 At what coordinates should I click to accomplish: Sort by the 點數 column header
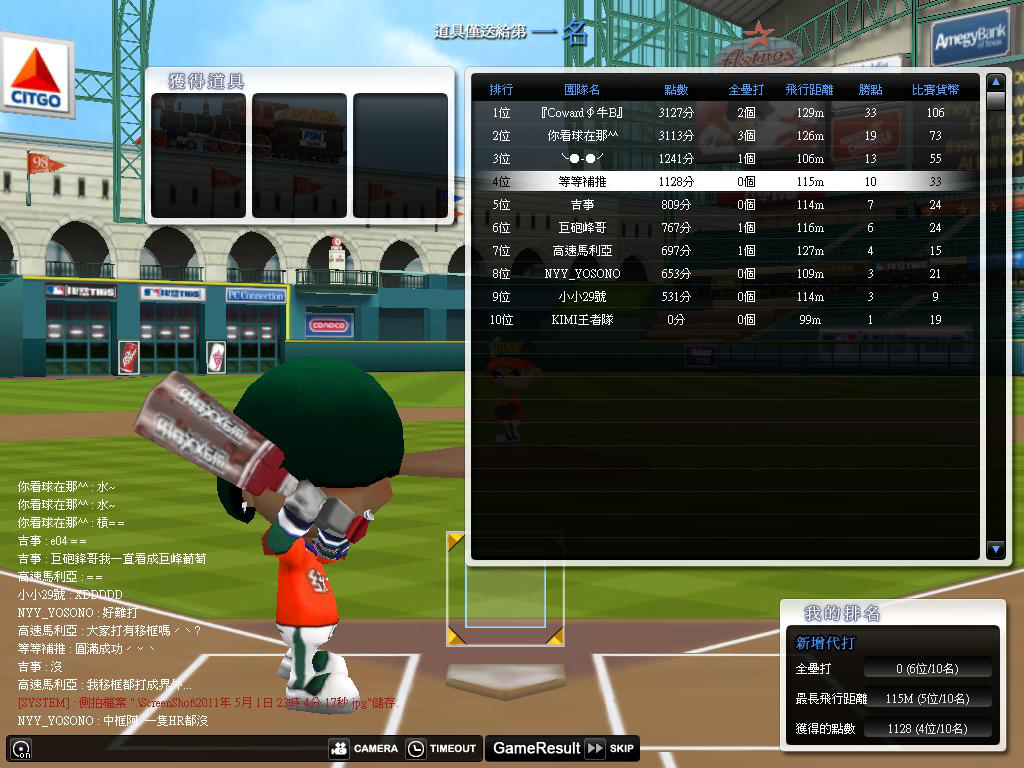[676, 90]
